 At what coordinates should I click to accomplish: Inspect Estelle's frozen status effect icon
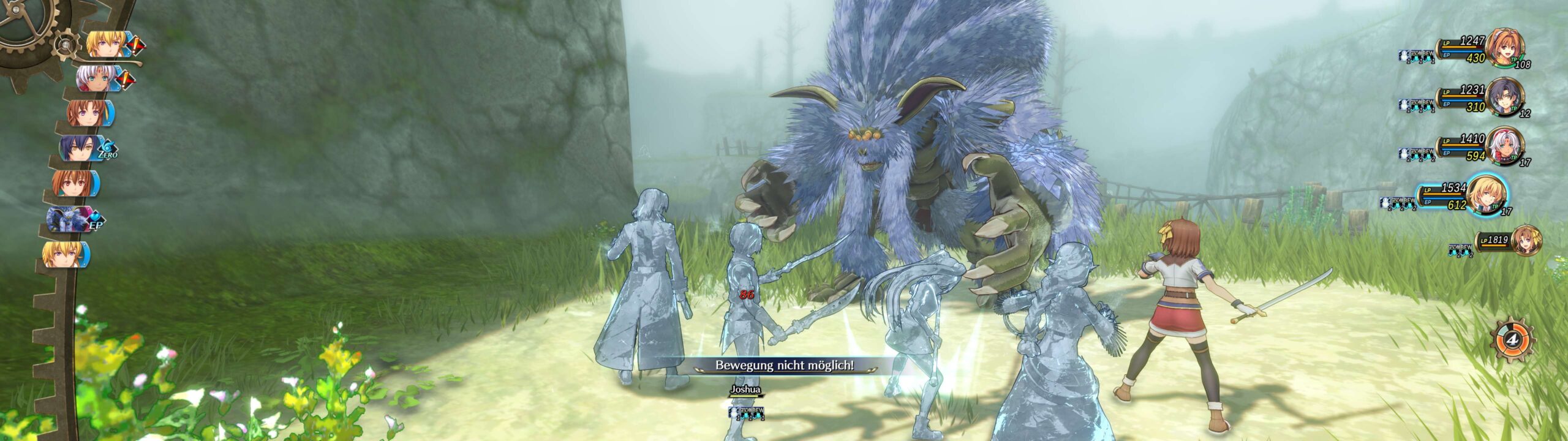point(1404,56)
